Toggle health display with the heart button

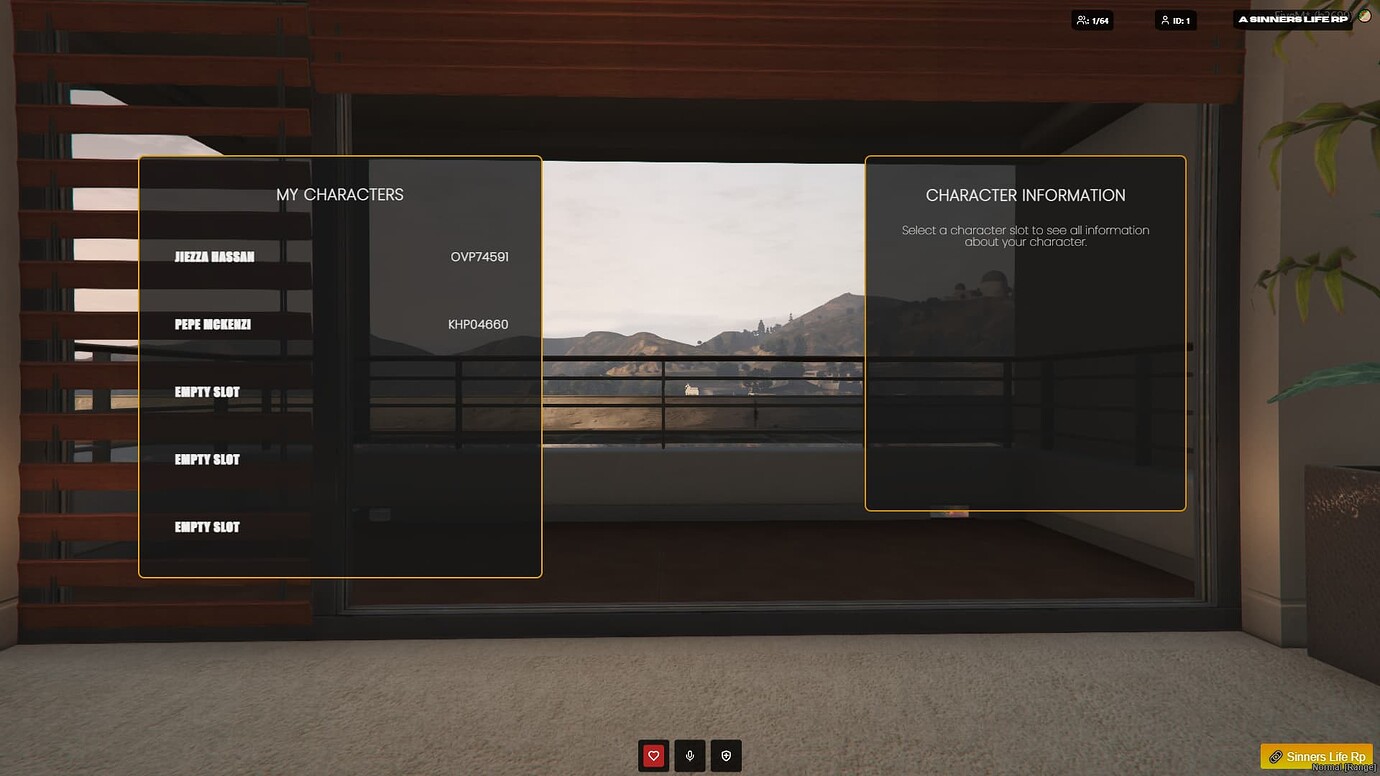[x=653, y=755]
